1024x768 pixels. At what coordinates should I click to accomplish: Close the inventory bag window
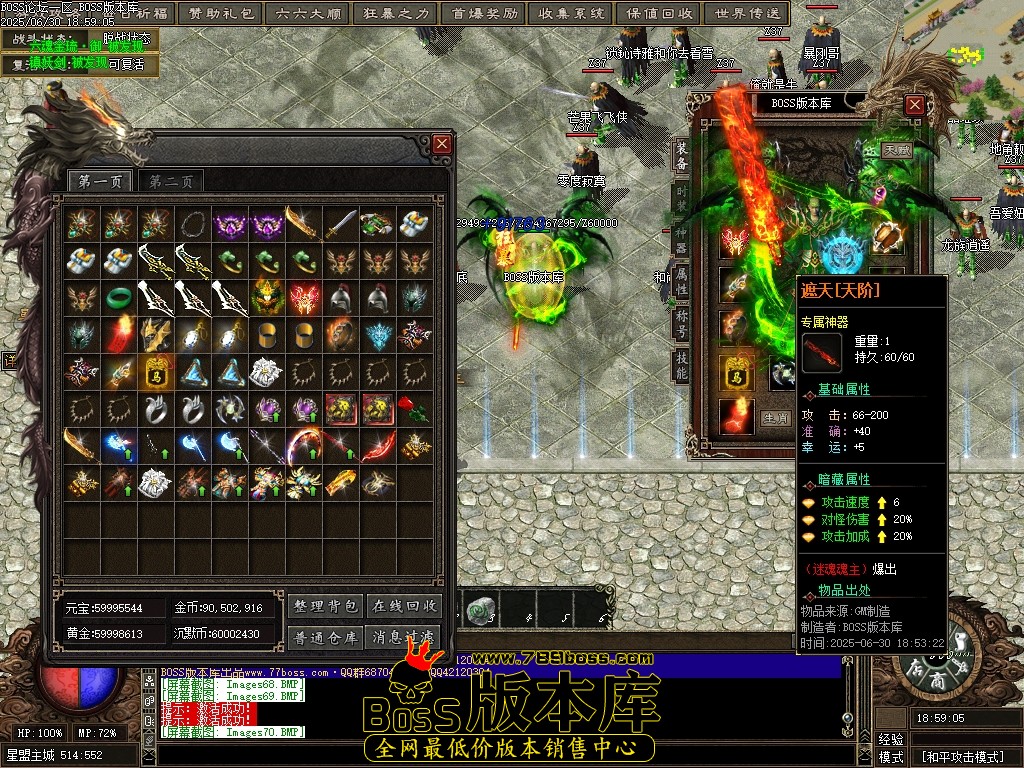[442, 145]
